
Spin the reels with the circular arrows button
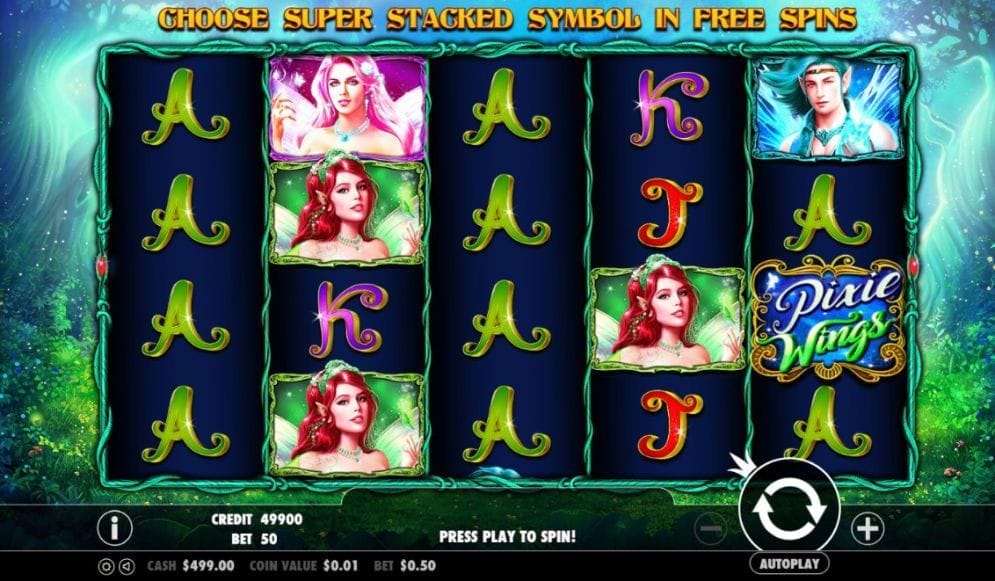click(x=788, y=508)
